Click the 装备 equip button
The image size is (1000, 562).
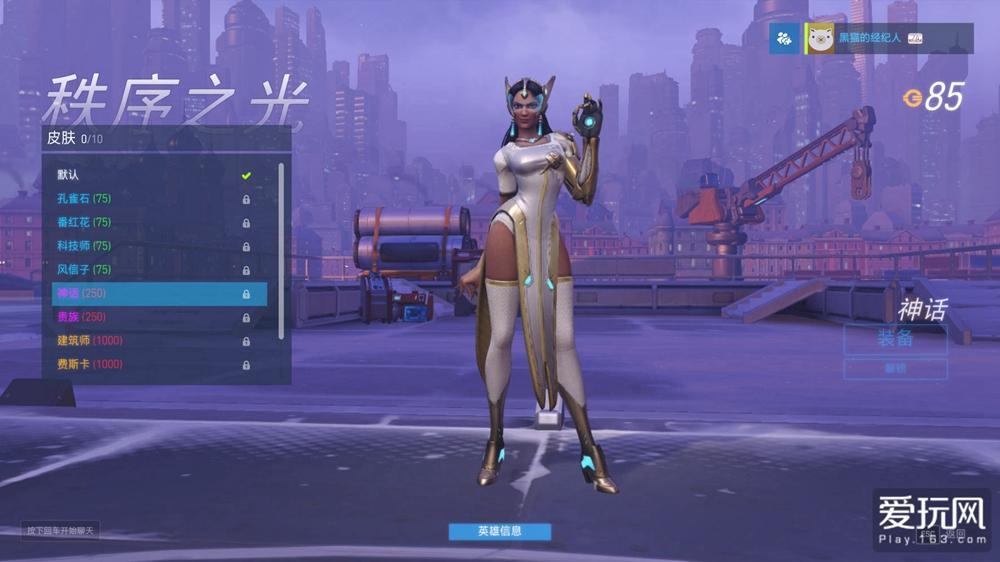pyautogui.click(x=895, y=338)
